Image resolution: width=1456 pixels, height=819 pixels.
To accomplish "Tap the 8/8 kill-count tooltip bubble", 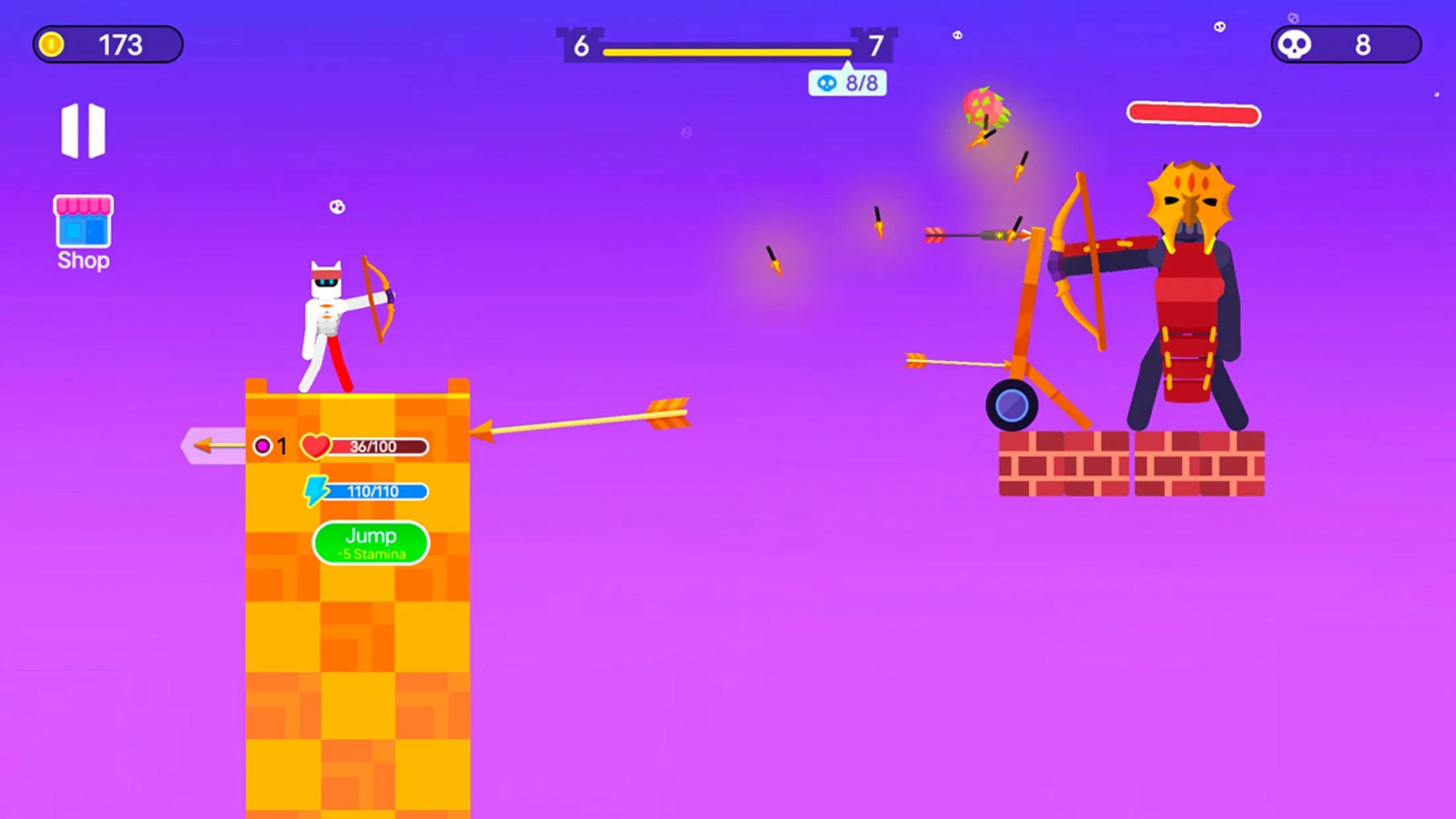I will tap(847, 82).
